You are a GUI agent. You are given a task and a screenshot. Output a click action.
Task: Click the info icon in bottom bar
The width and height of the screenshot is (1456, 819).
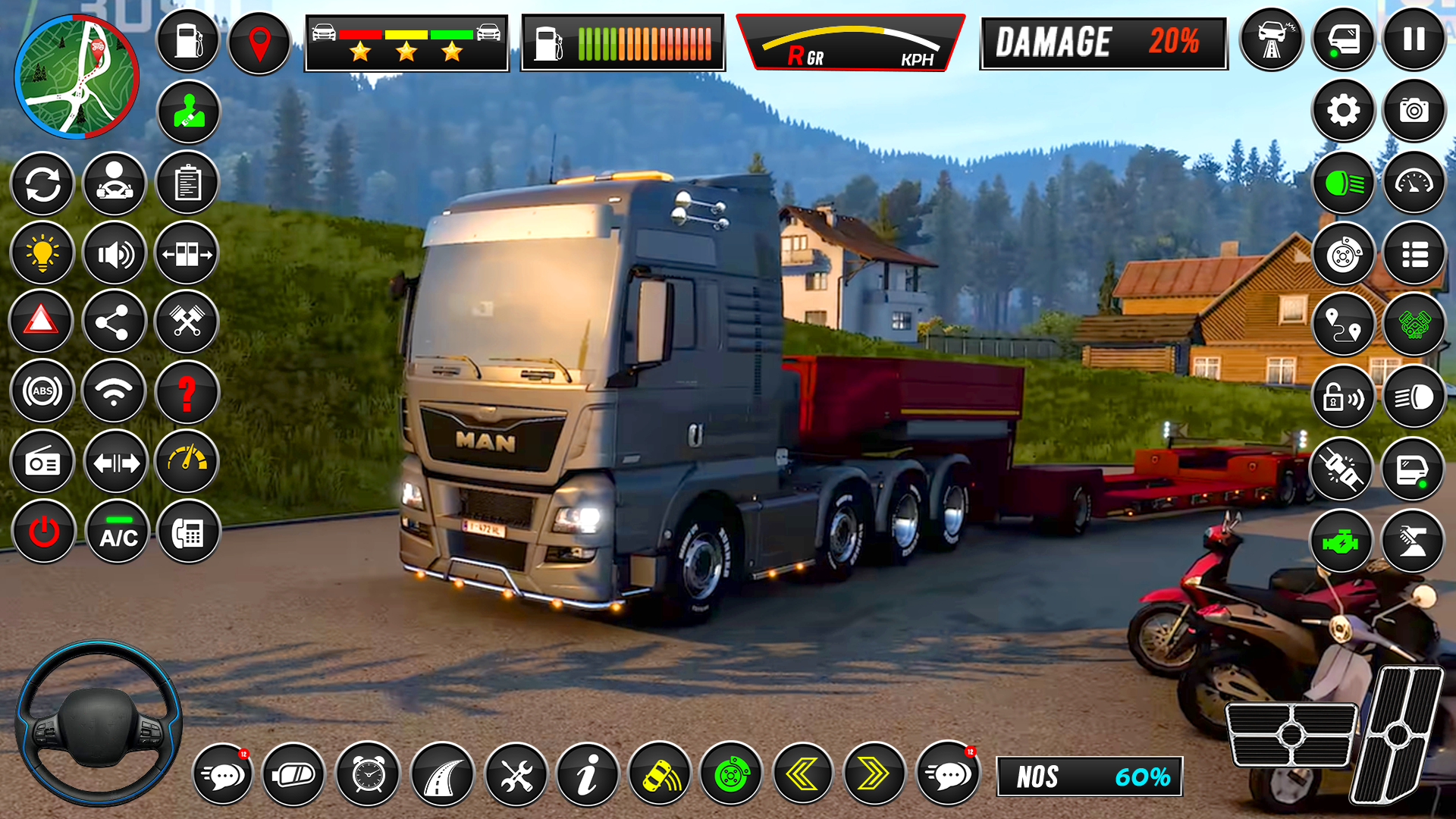tap(589, 774)
